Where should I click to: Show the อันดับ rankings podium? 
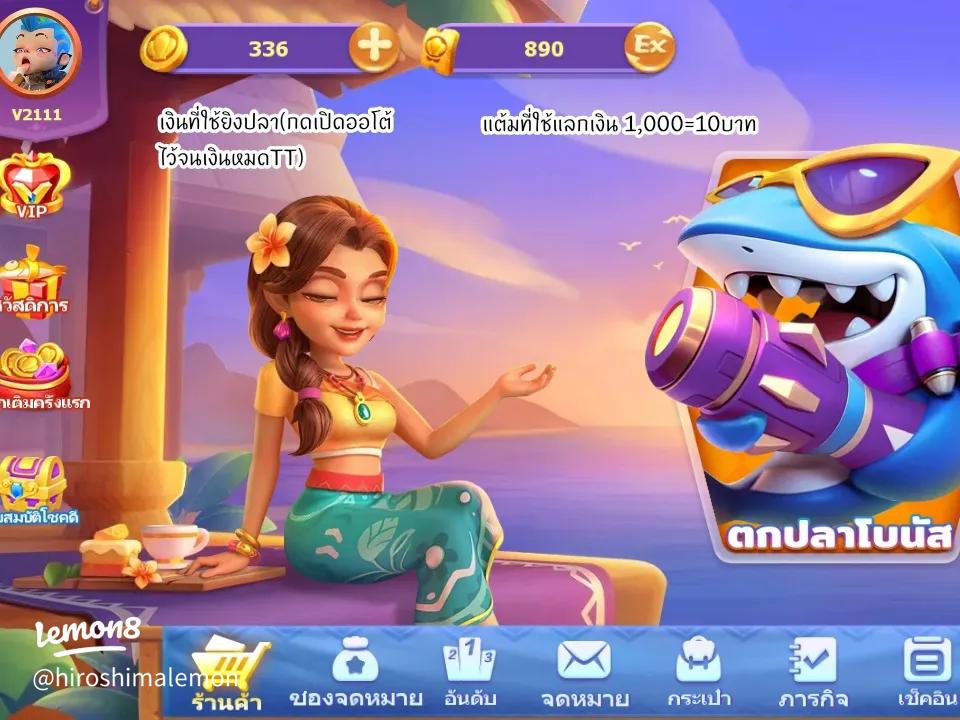tap(469, 672)
